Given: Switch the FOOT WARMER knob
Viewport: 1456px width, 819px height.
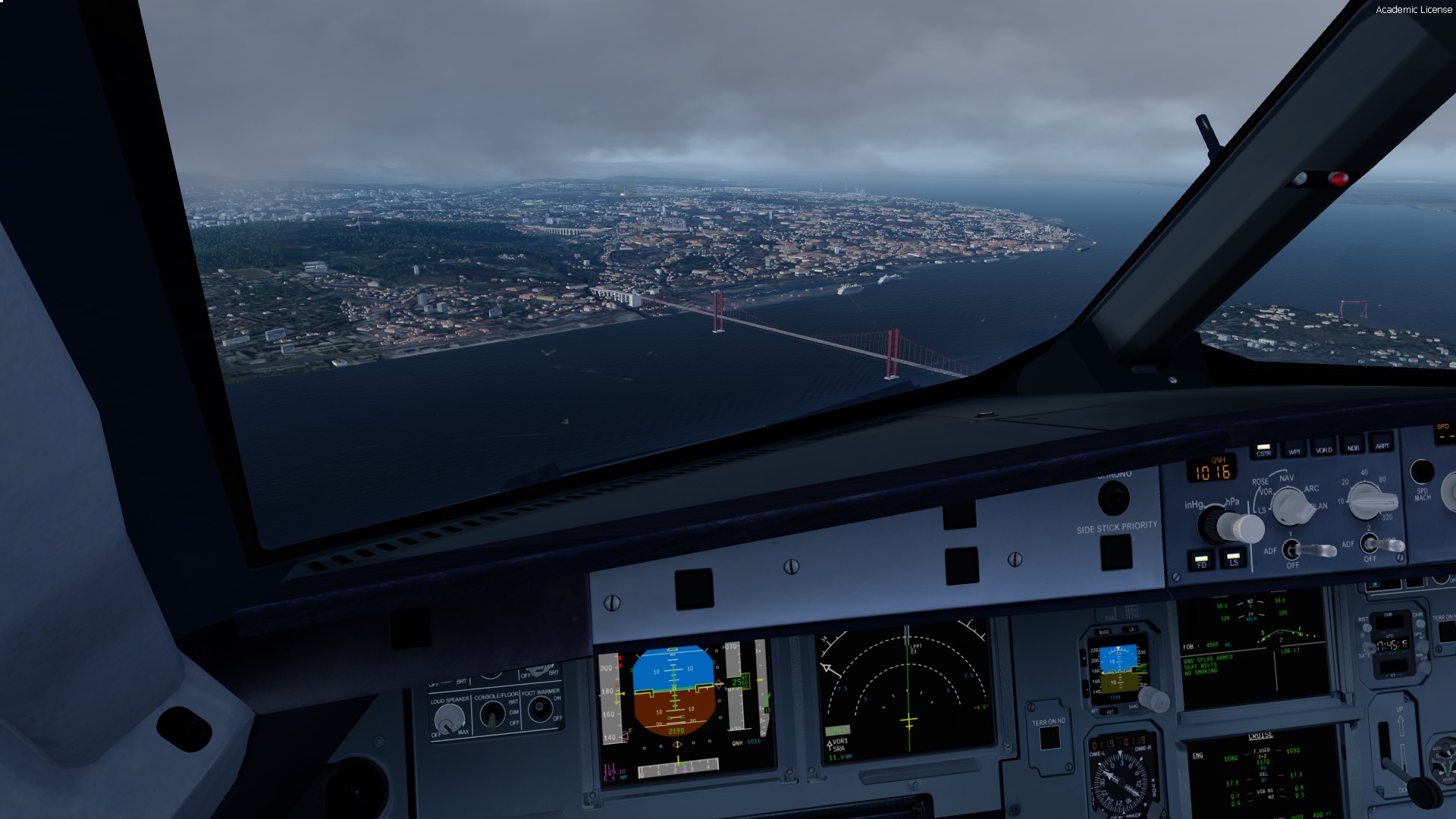Looking at the screenshot, I should (x=540, y=709).
